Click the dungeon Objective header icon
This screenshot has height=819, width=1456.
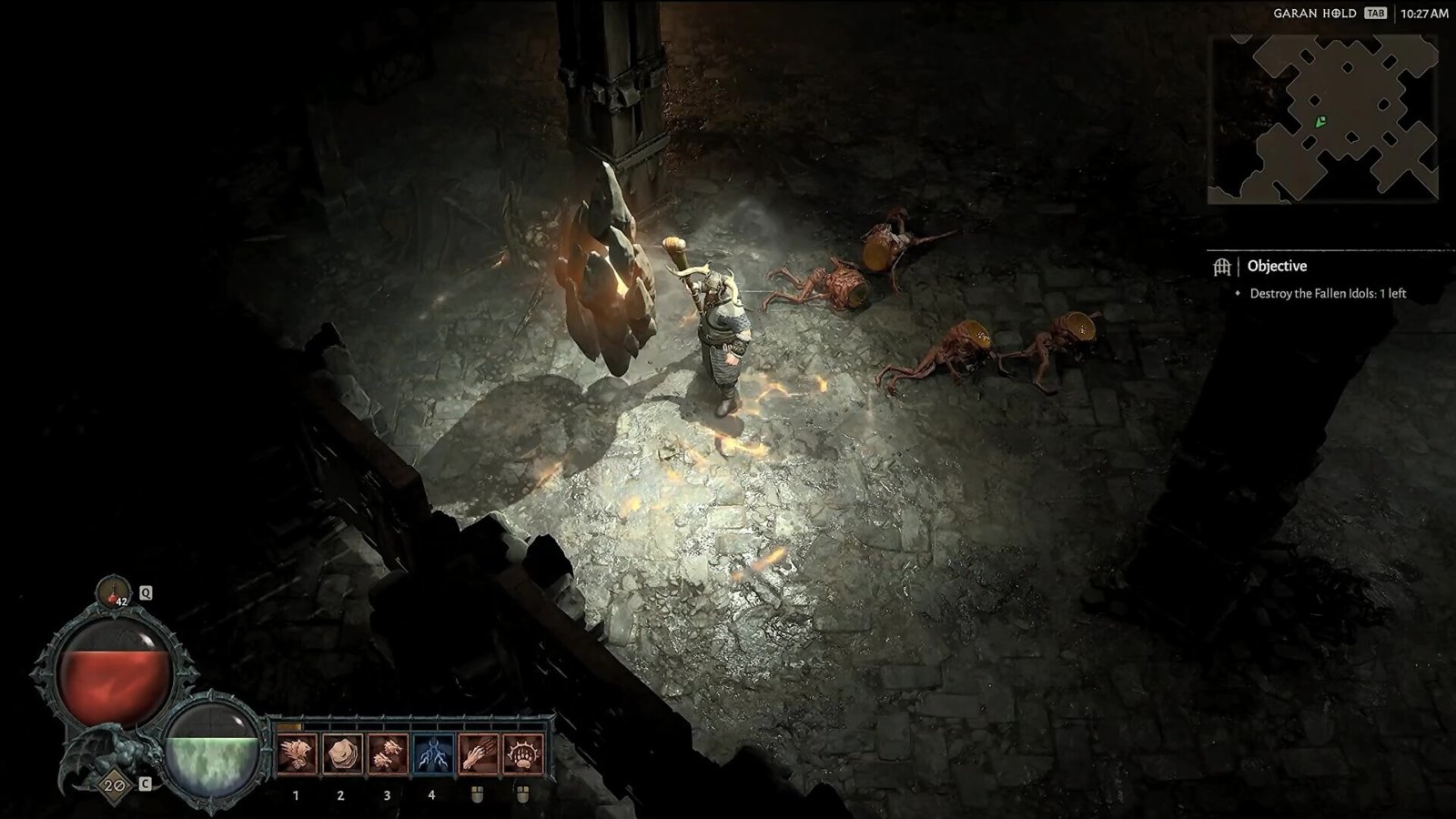(1222, 267)
